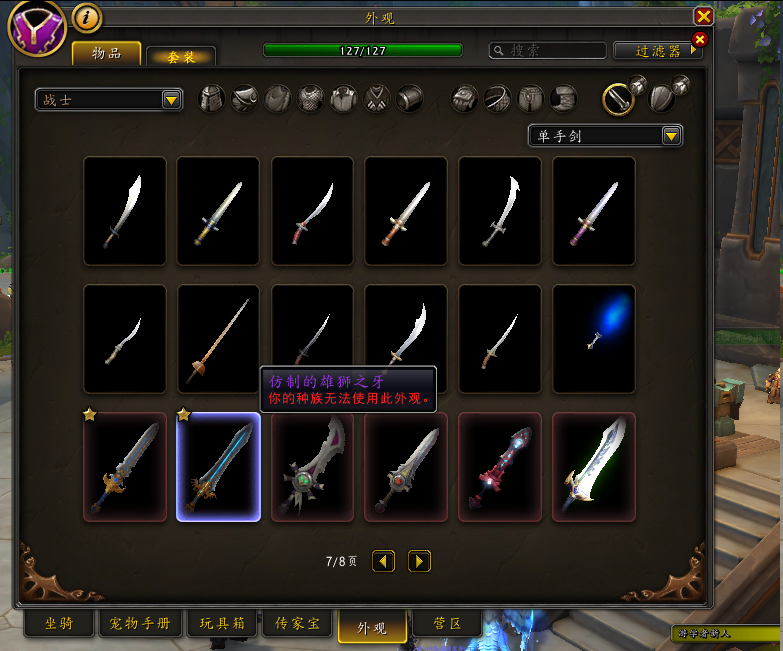The width and height of the screenshot is (783, 651).
Task: Switch to the 套装 sets tab
Action: coord(180,57)
